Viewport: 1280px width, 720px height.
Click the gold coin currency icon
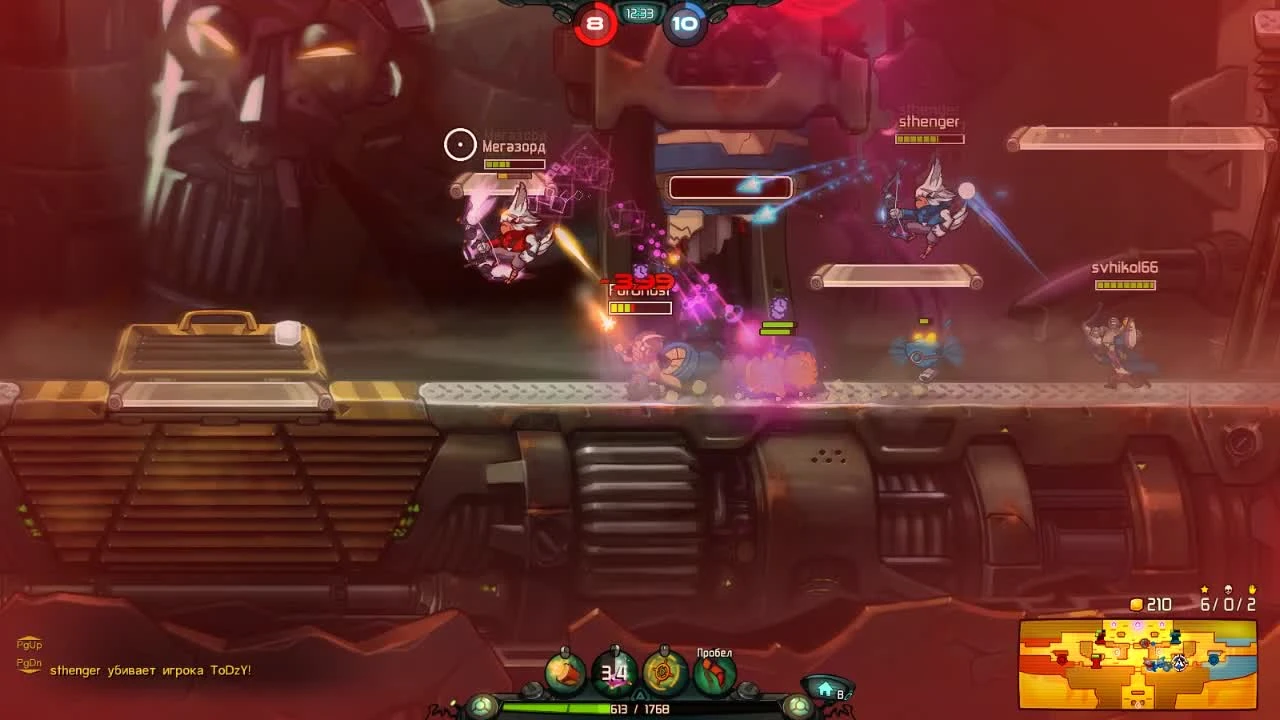1136,604
